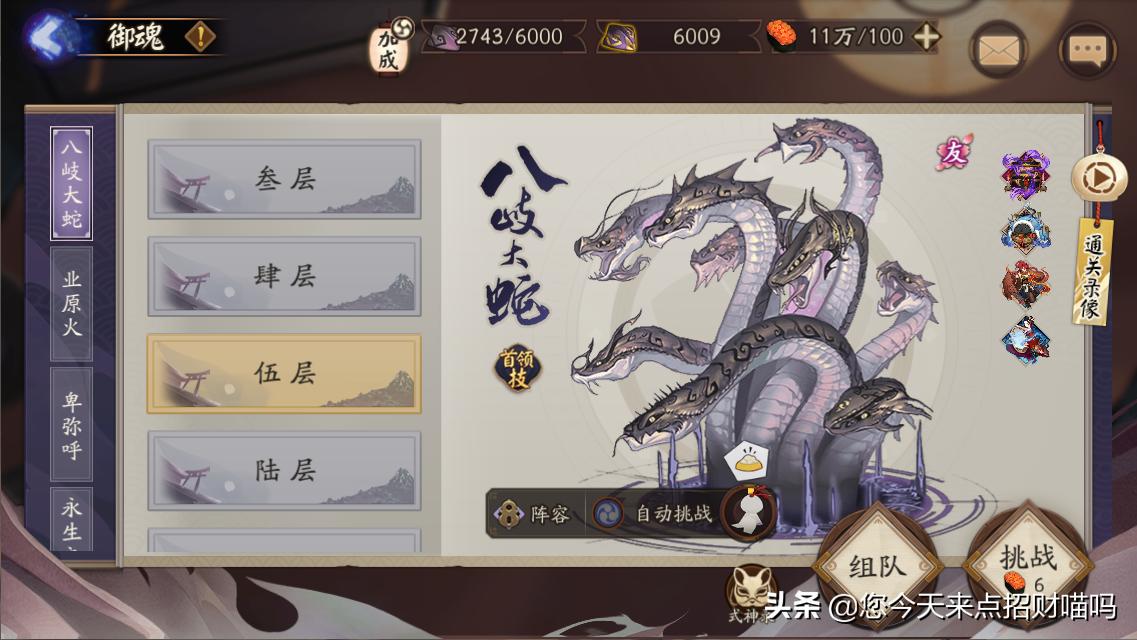
Task: Add more stamina with the plus button
Action: point(927,37)
